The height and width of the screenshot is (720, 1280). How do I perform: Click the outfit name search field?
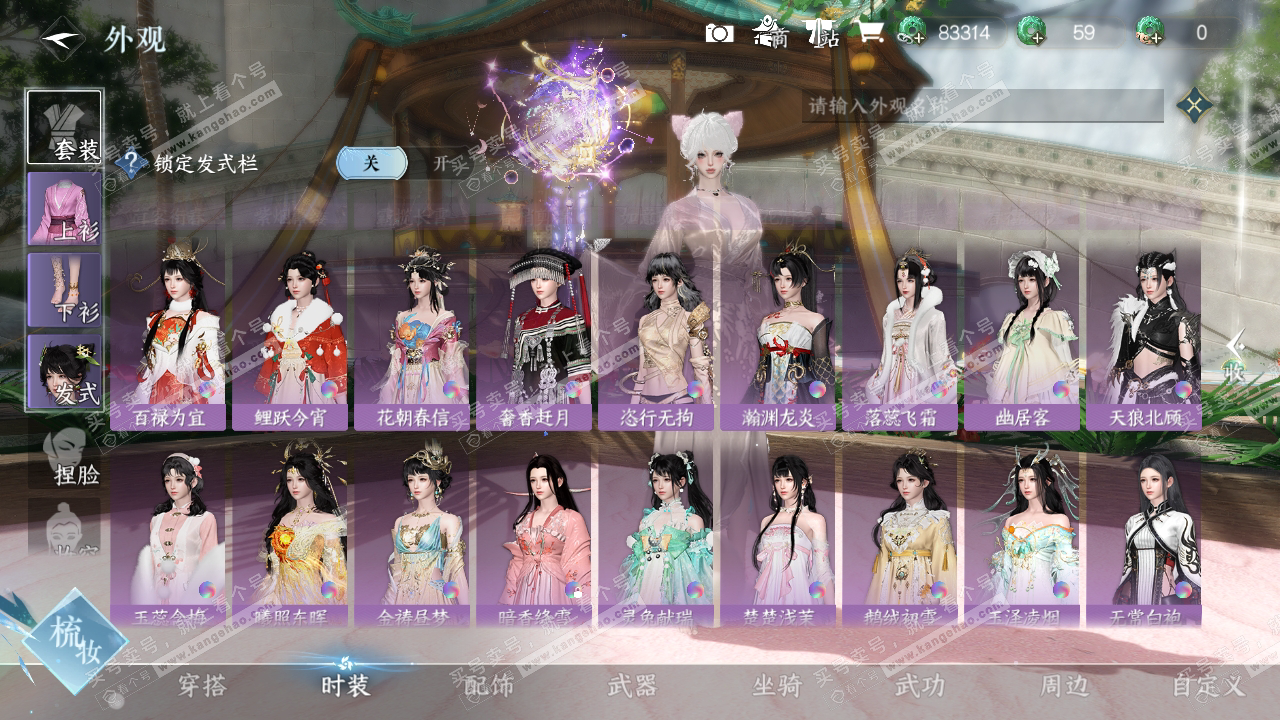point(980,105)
